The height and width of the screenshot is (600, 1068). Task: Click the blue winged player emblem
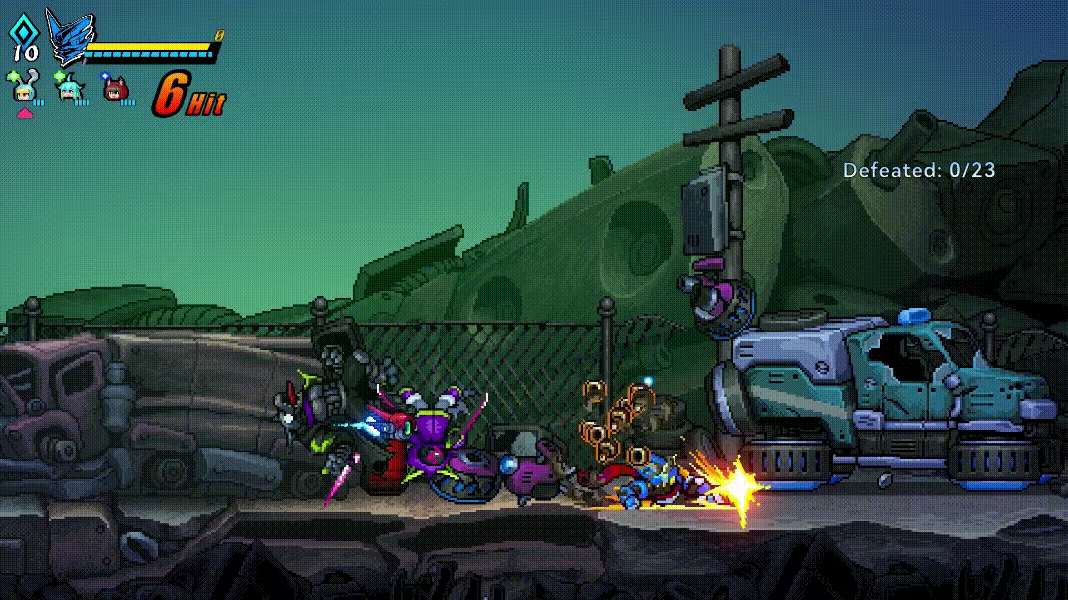70,39
